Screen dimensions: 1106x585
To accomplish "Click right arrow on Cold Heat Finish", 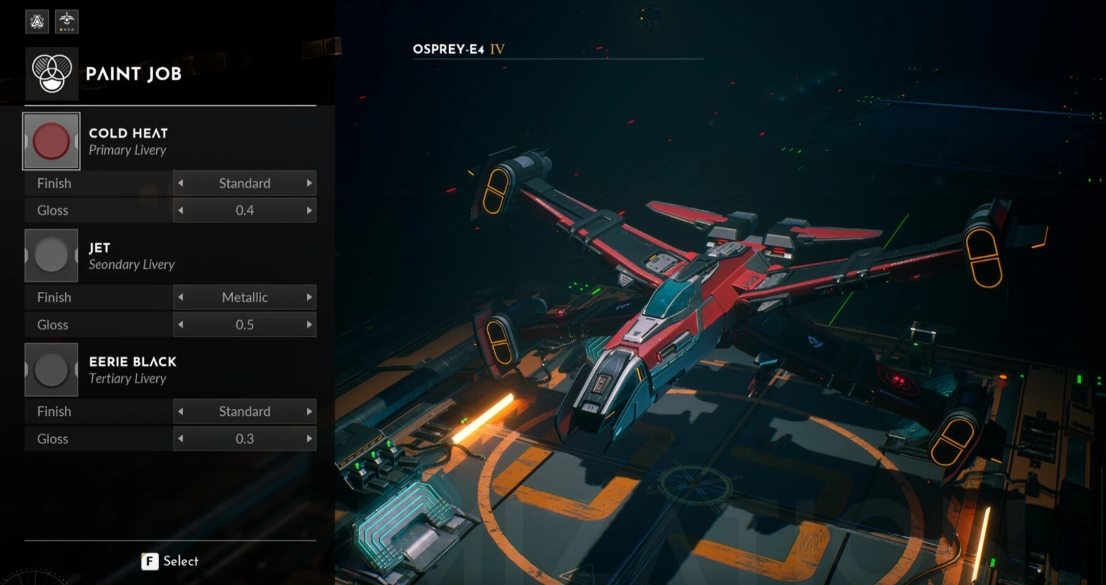I will 309,184.
